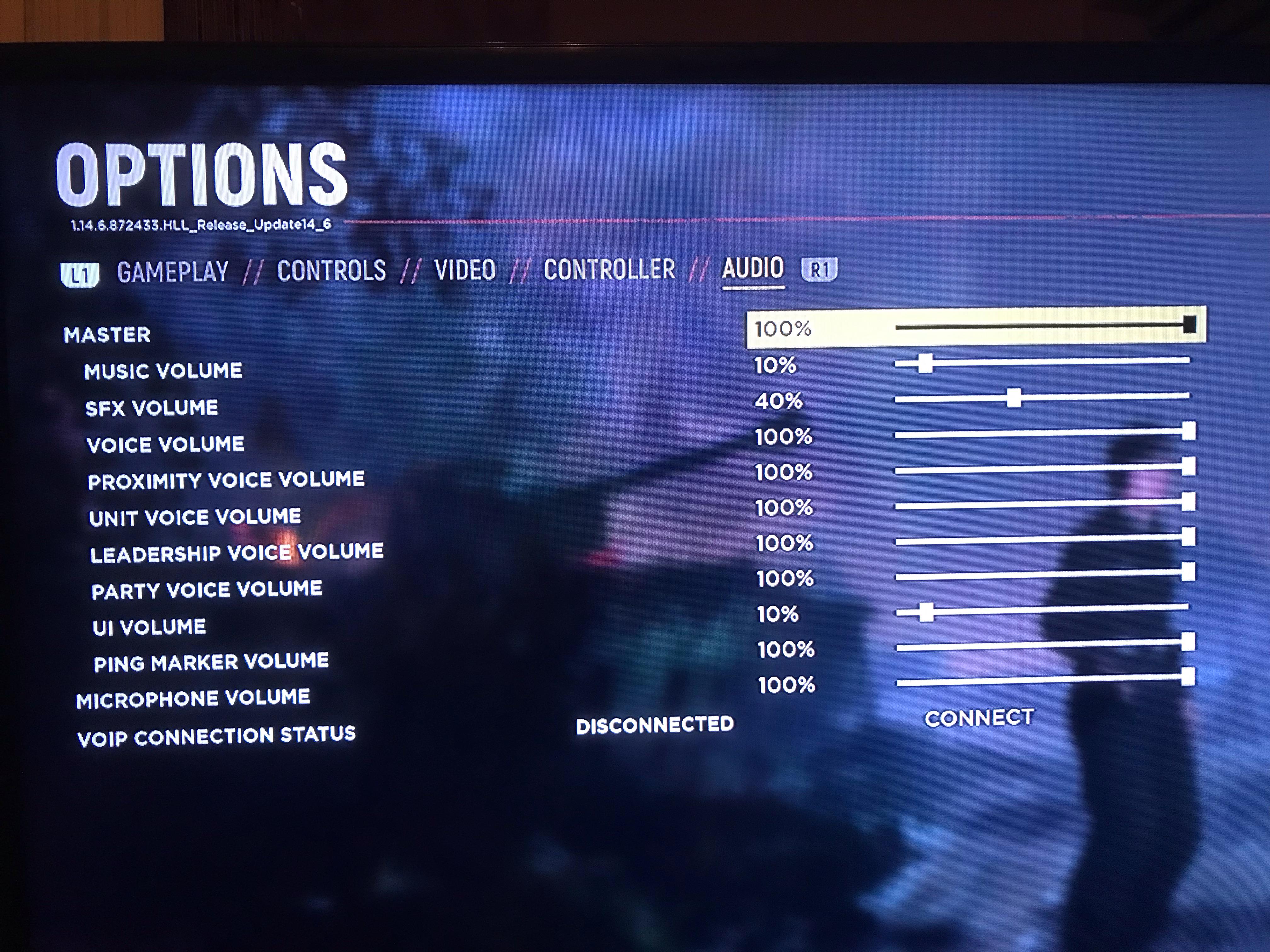This screenshot has height=952, width=1270.
Task: Switch to the Gameplay tab
Action: (x=173, y=271)
